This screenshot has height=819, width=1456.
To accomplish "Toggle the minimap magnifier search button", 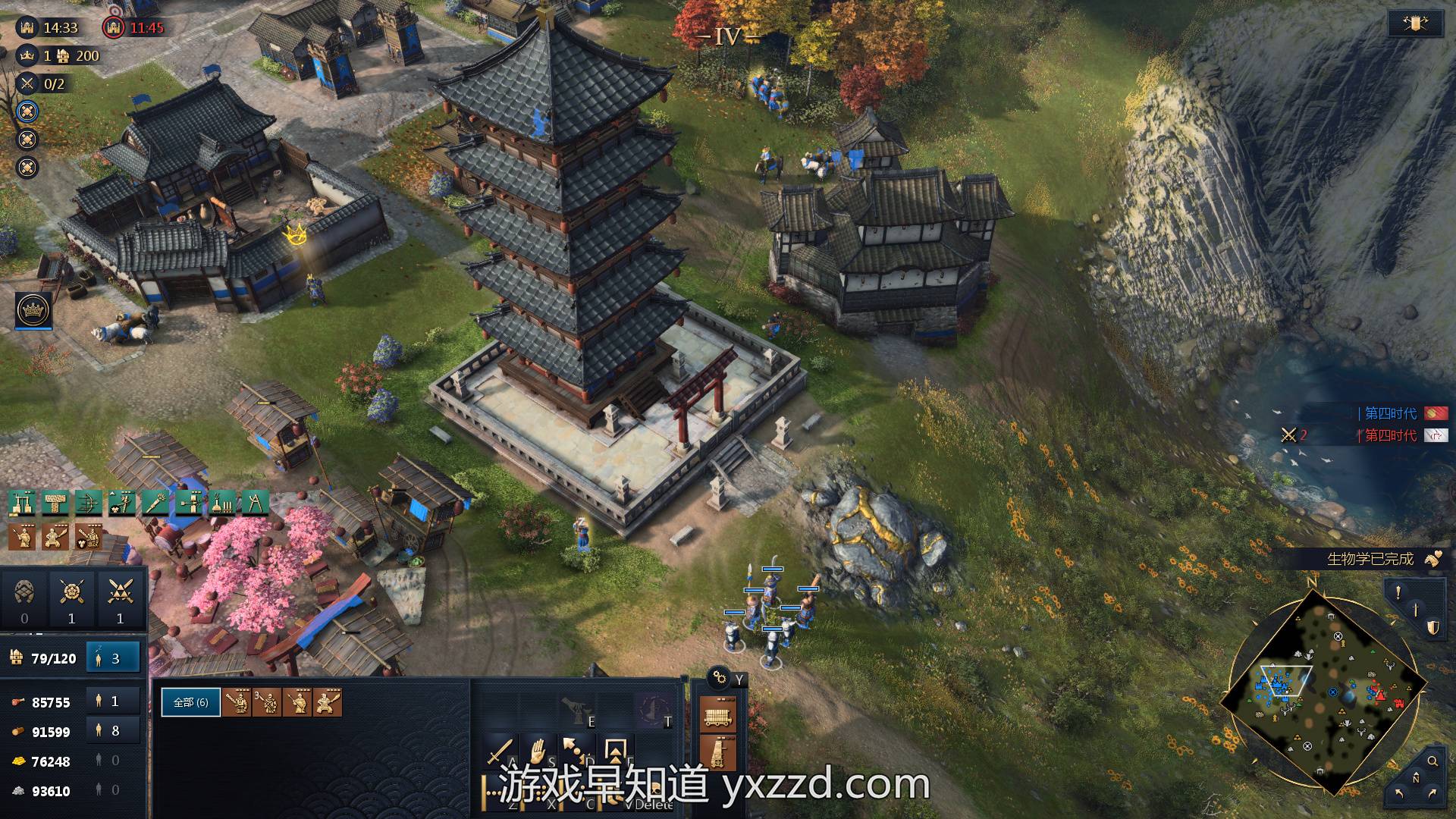I will point(1432,761).
